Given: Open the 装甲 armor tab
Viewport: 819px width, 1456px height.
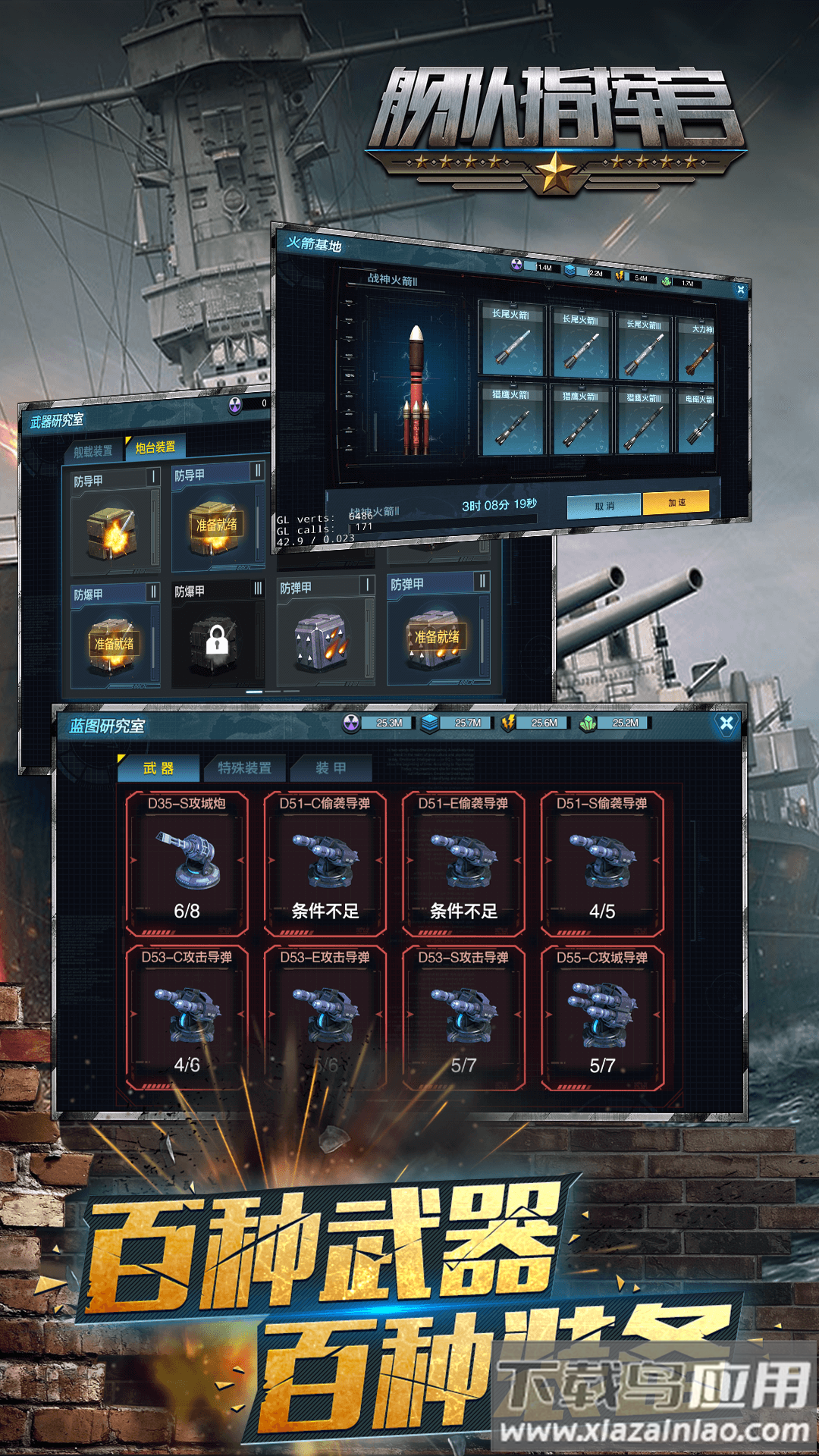Looking at the screenshot, I should click(331, 768).
